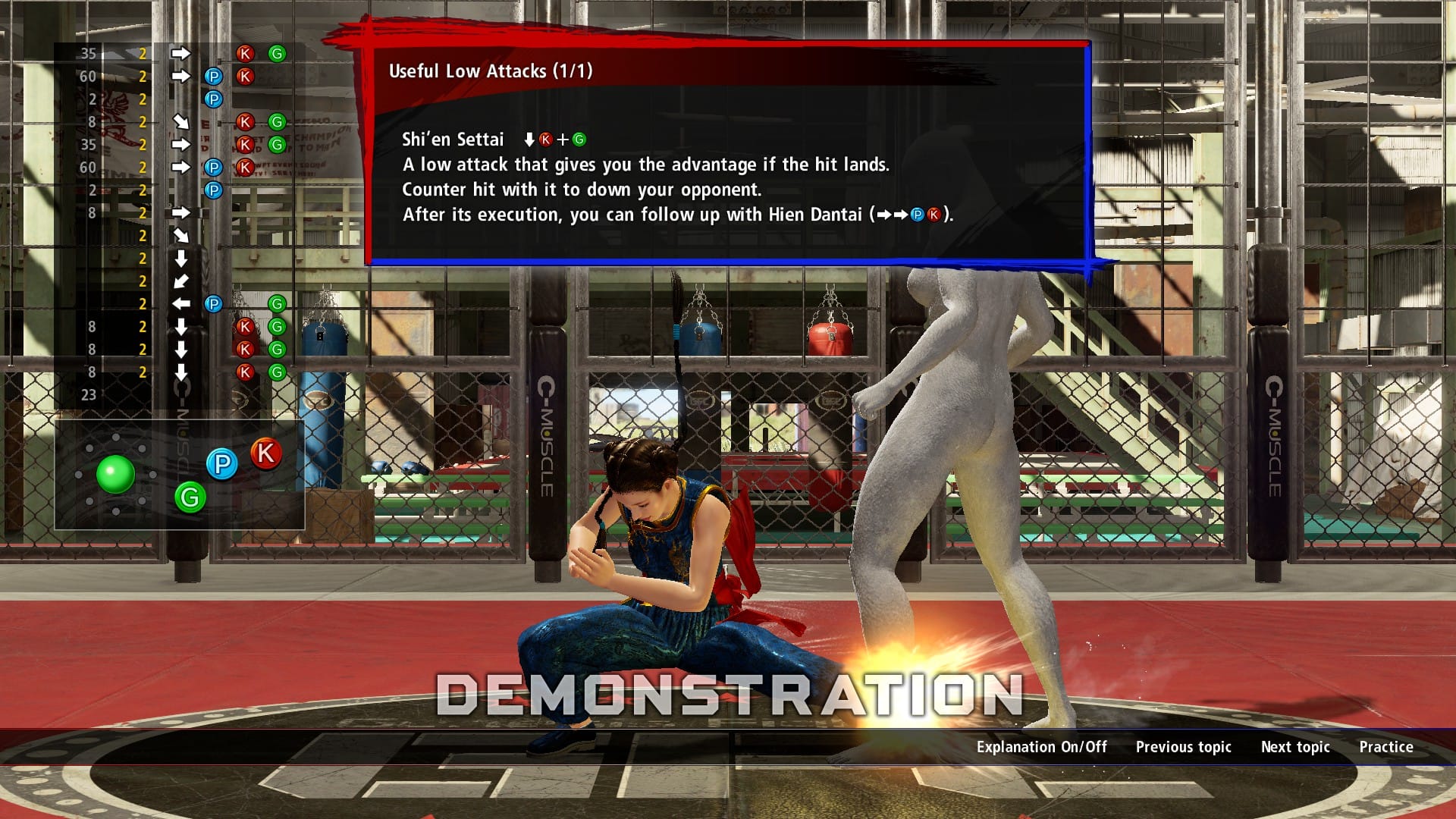This screenshot has height=819, width=1456.
Task: Advance to the Next topic
Action: point(1294,747)
